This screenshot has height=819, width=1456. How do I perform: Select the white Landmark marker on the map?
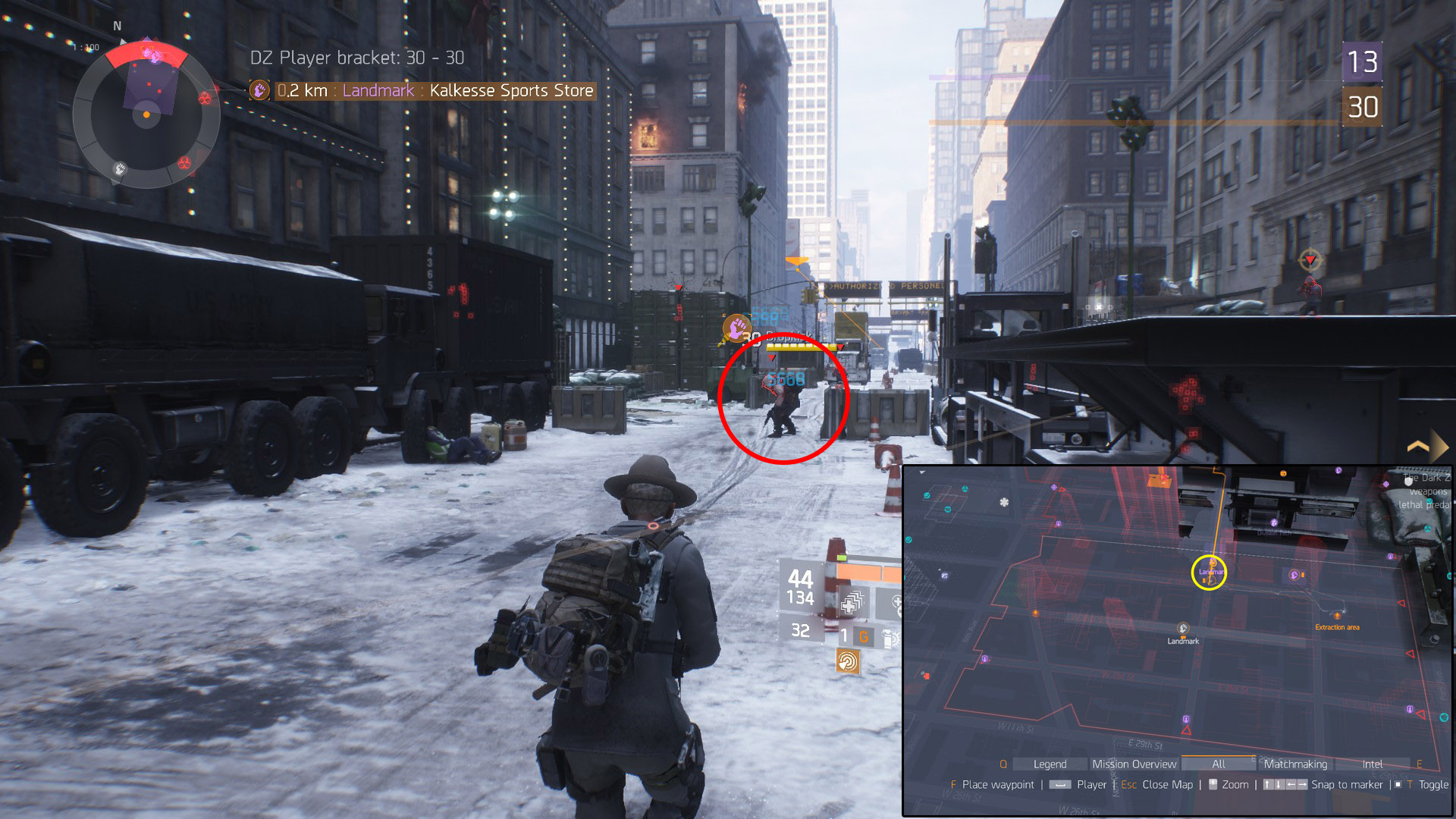(1182, 629)
